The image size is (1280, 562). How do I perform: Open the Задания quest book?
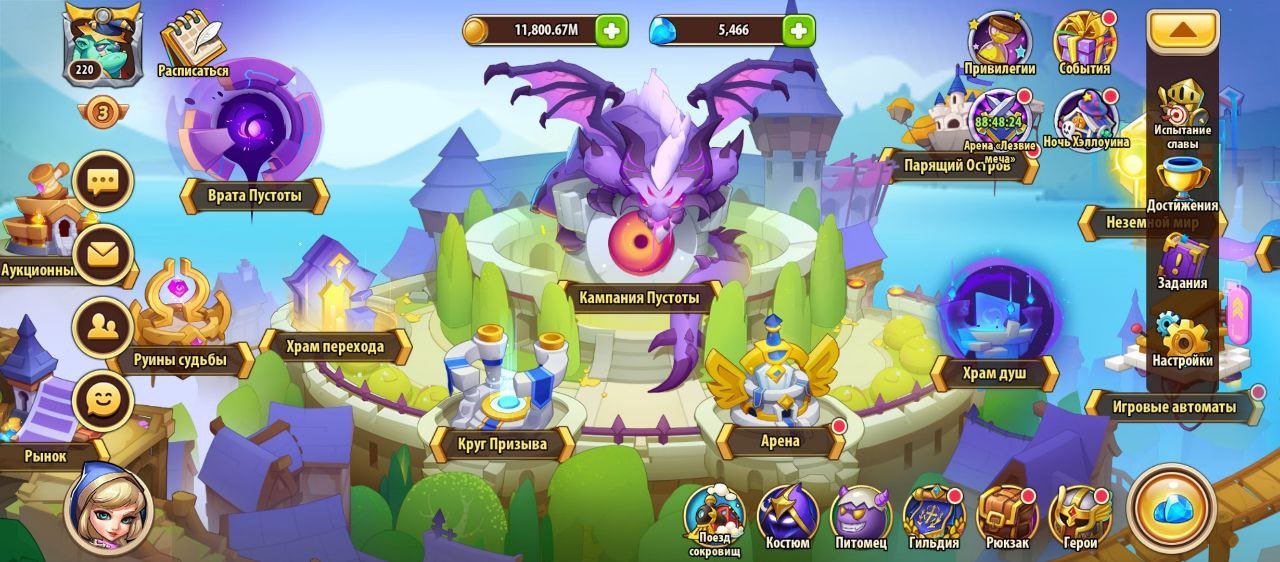(1183, 259)
